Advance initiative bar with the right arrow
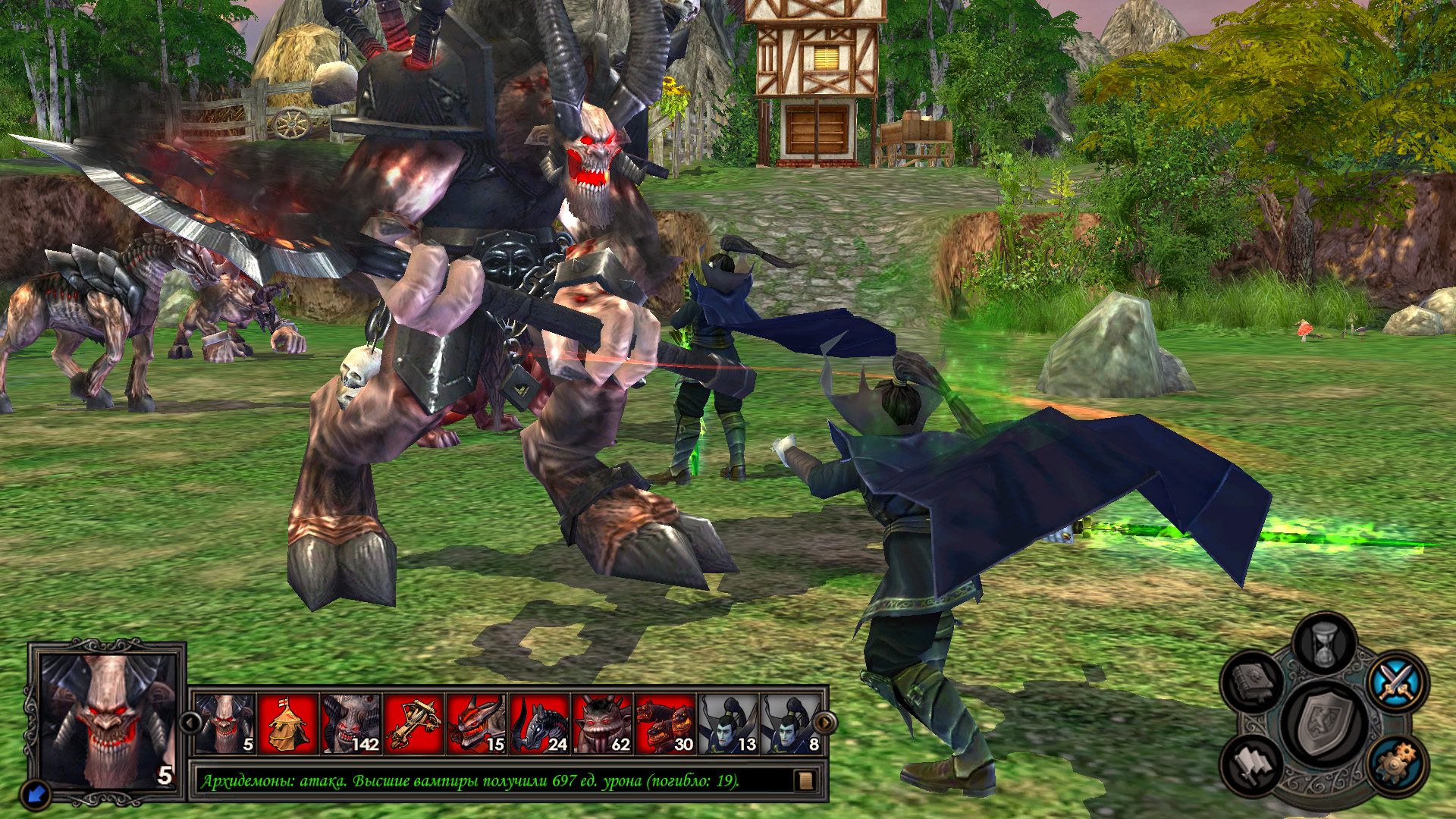This screenshot has width=1456, height=819. pyautogui.click(x=824, y=723)
